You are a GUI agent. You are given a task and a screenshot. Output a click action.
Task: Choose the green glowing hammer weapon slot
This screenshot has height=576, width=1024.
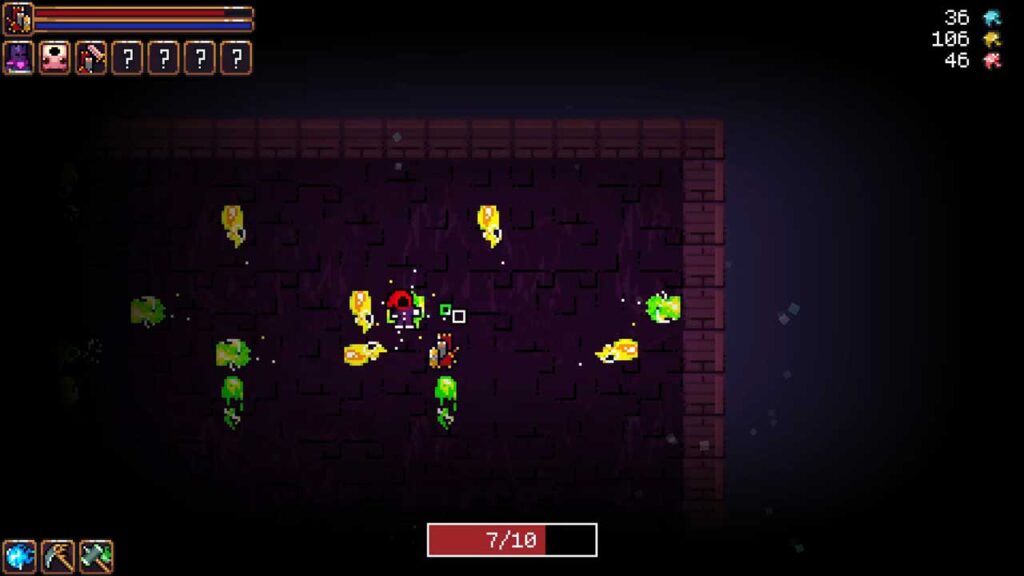[x=96, y=556]
